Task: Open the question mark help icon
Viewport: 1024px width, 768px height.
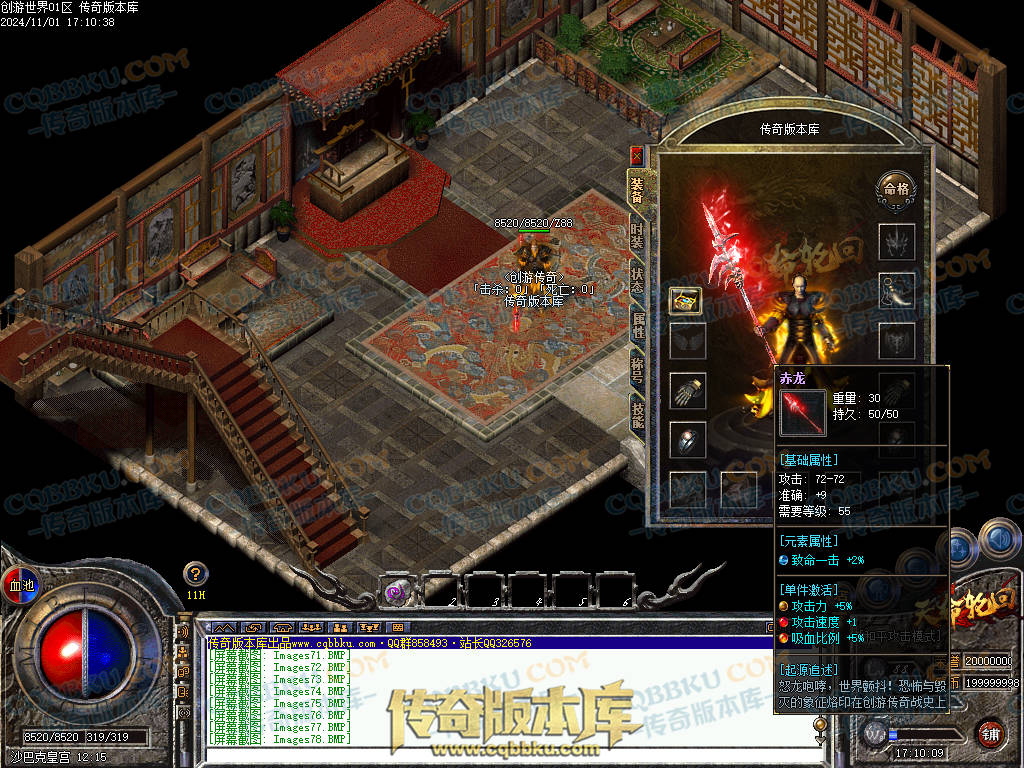Action: click(x=196, y=574)
